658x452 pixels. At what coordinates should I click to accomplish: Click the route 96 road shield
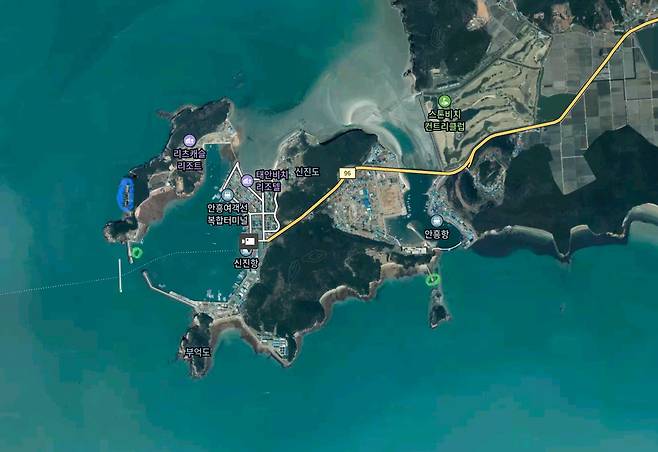click(x=347, y=173)
